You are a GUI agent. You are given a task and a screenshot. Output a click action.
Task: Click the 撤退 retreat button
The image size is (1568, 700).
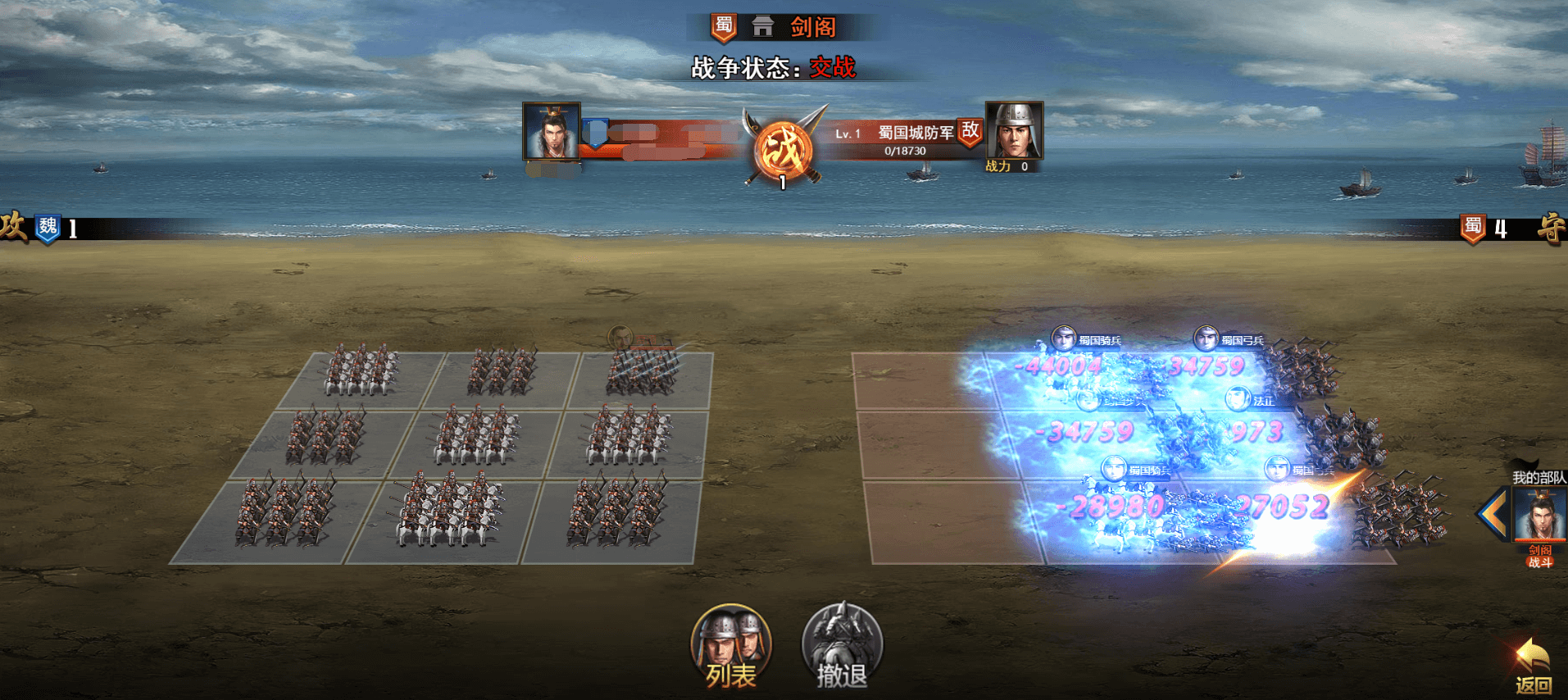(x=841, y=647)
